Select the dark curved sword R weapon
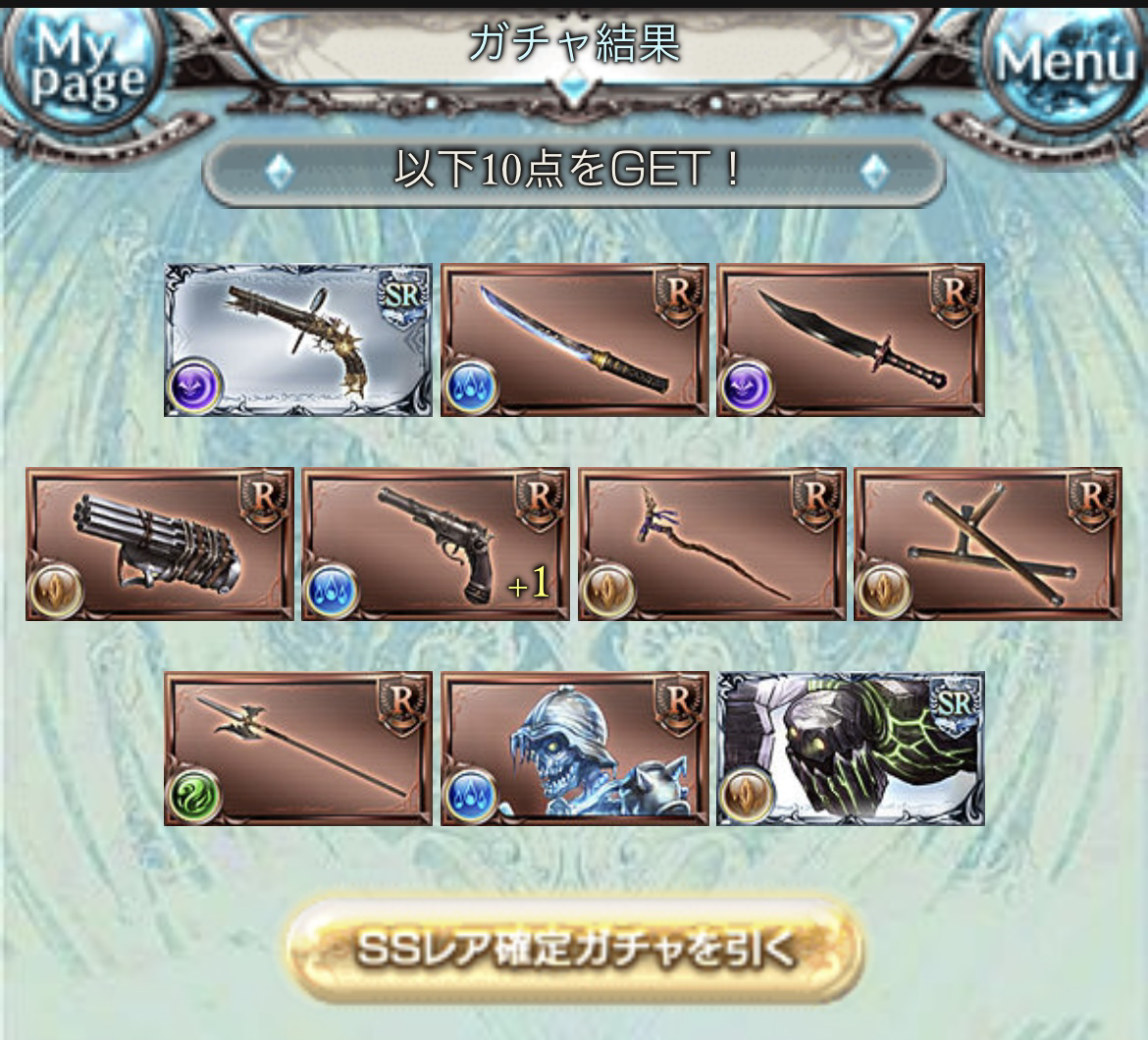 coord(850,339)
